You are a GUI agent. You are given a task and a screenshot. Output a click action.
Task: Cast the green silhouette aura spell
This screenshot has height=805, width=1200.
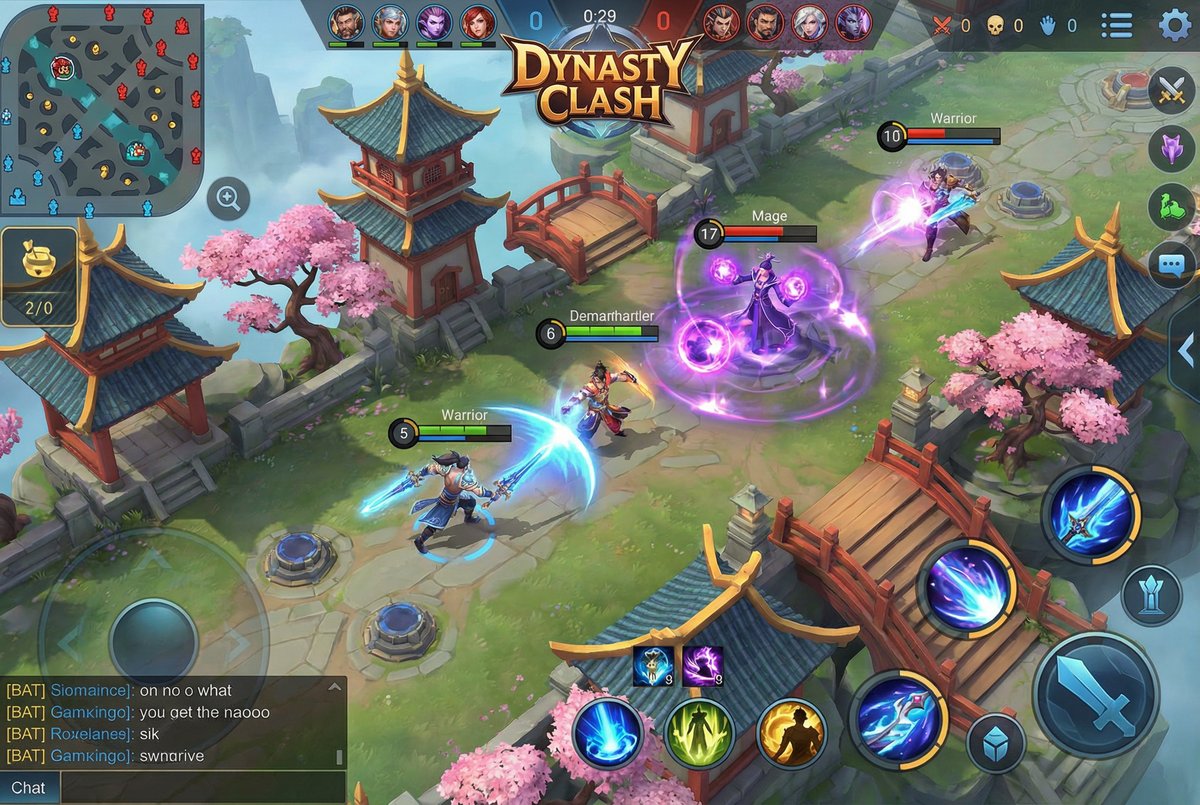click(x=700, y=733)
